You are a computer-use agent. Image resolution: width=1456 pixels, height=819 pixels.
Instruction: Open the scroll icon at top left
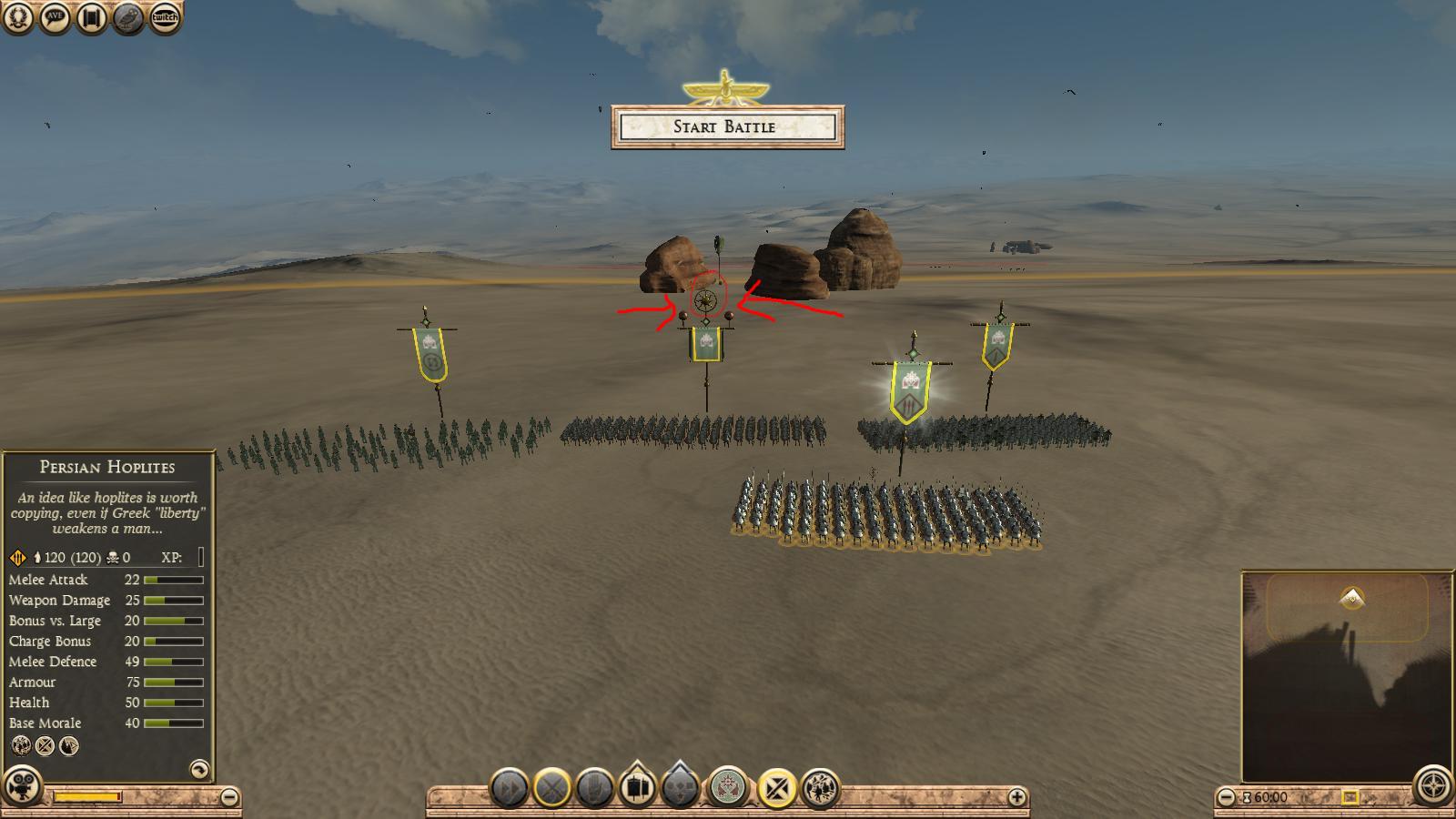(x=91, y=17)
